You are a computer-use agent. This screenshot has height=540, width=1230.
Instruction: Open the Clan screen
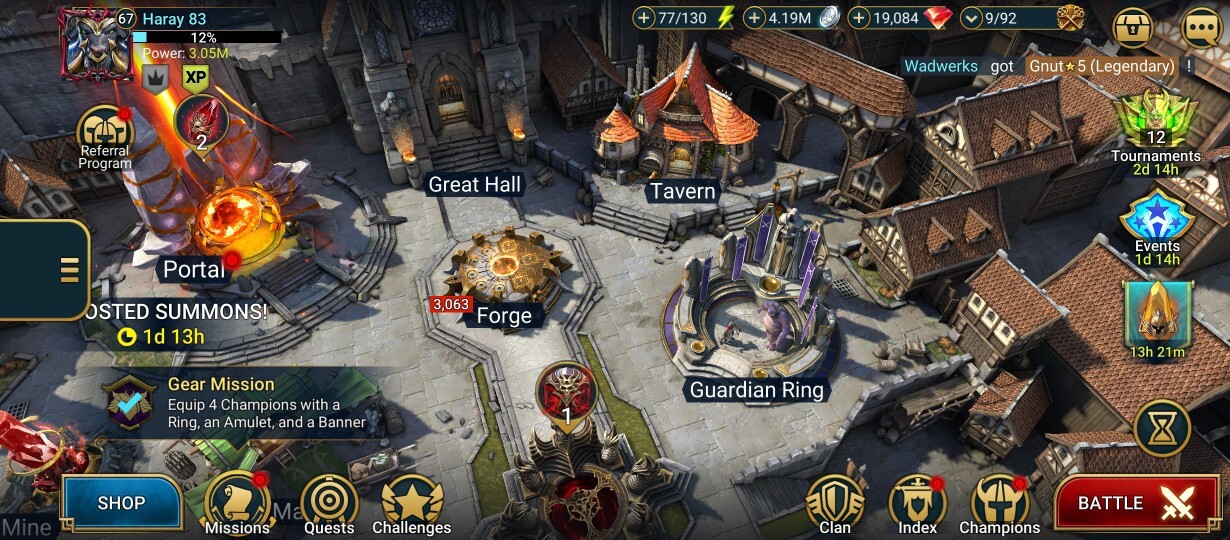835,502
